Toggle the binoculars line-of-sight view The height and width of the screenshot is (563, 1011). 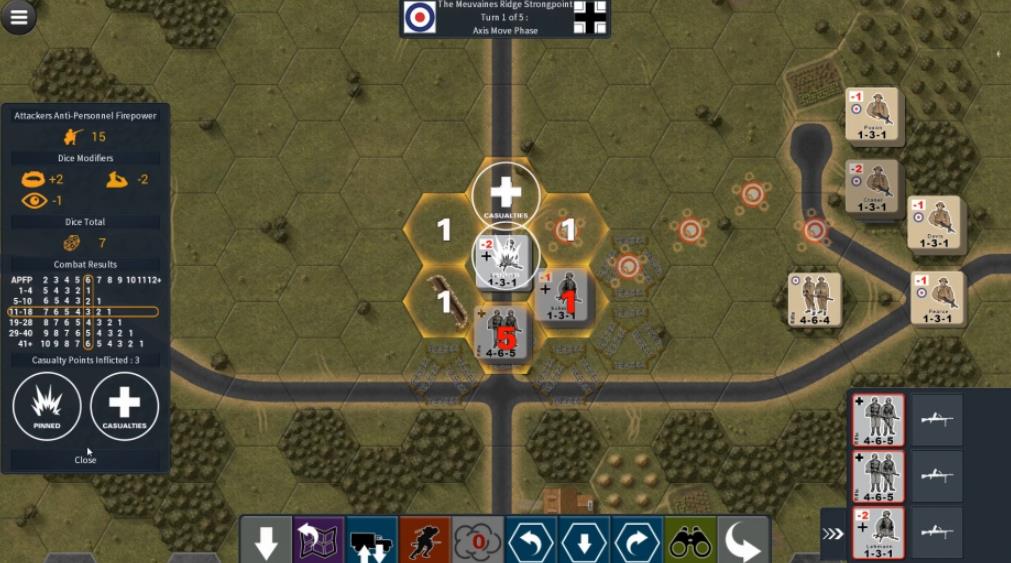690,541
